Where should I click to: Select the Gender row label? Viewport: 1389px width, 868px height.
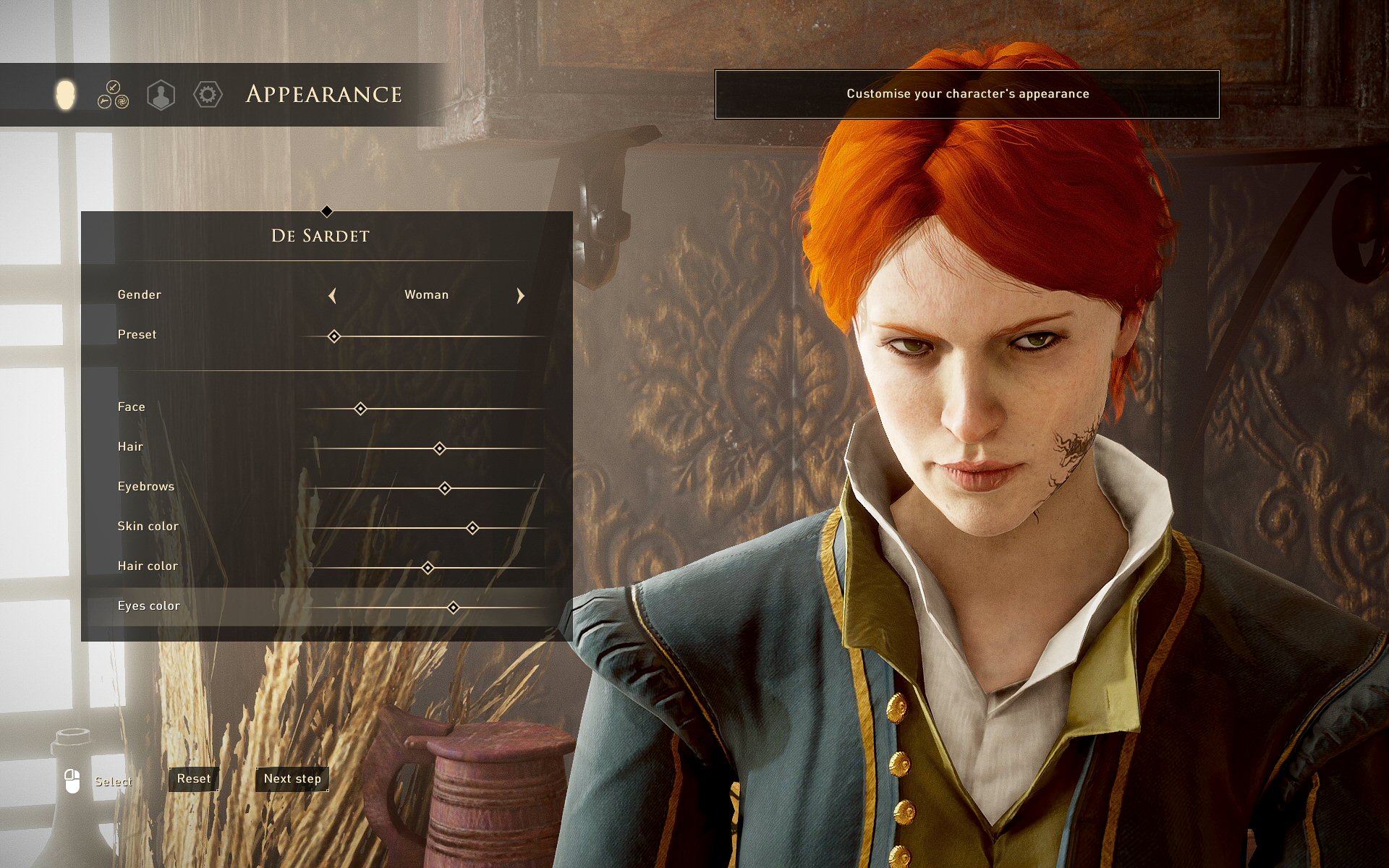140,295
